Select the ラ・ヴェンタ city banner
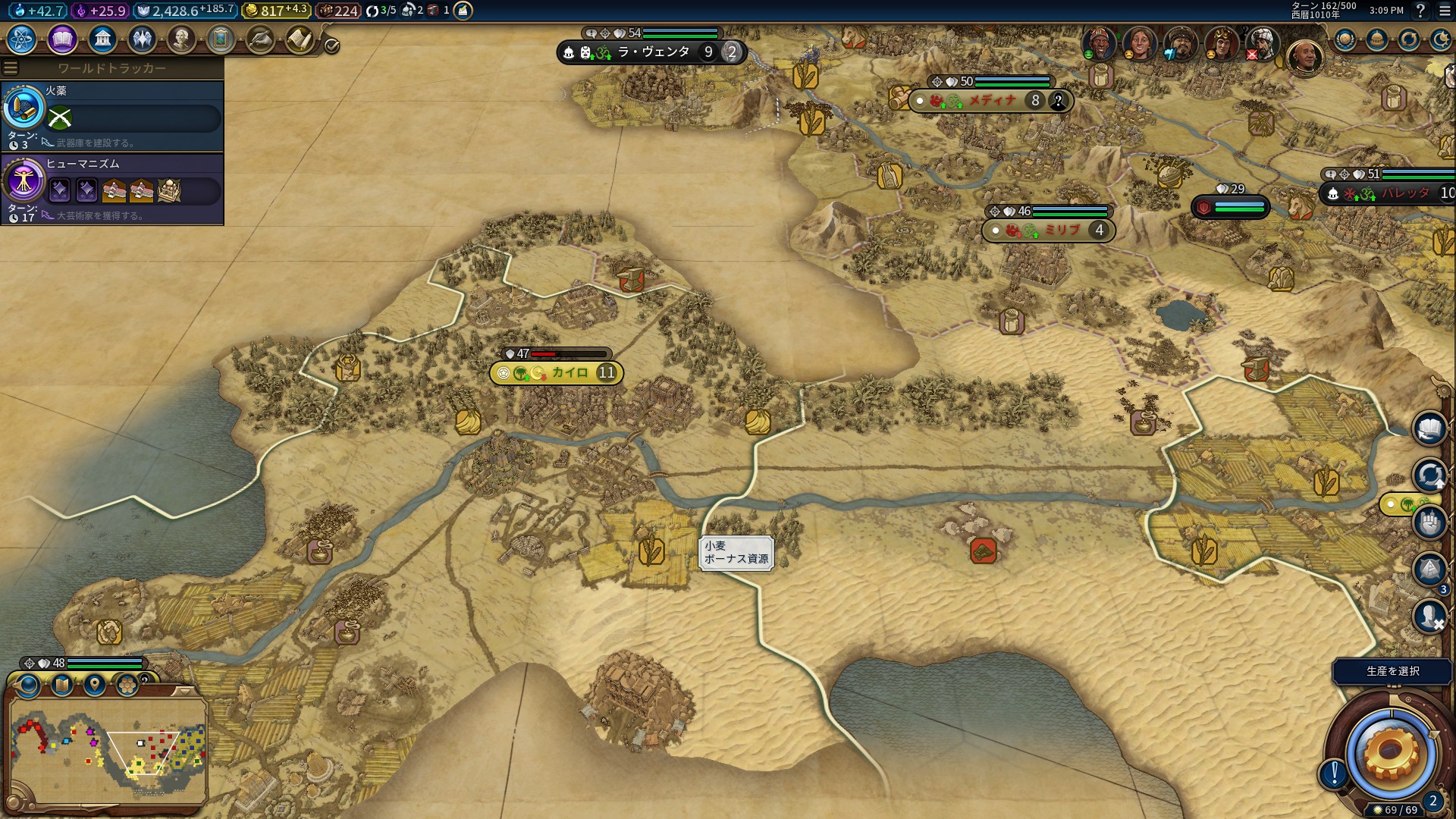This screenshot has width=1456, height=819. click(x=652, y=52)
